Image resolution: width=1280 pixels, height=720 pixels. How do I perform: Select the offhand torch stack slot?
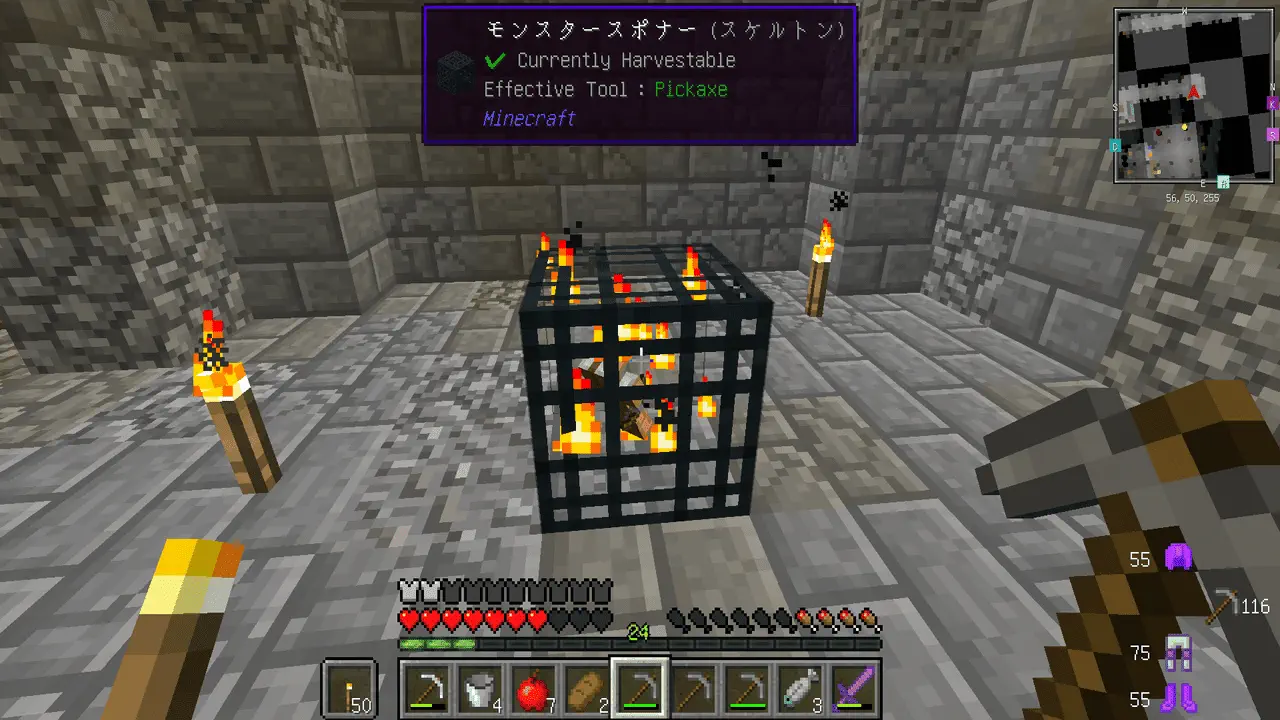click(x=350, y=690)
